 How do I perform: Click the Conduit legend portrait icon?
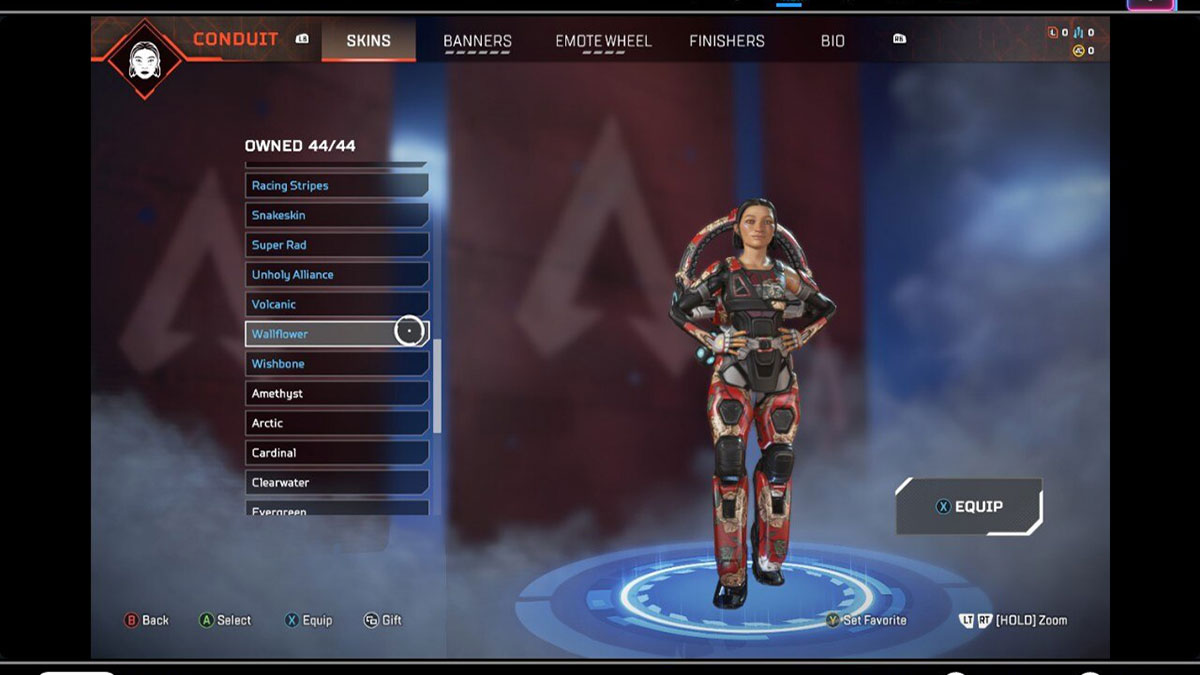point(142,58)
